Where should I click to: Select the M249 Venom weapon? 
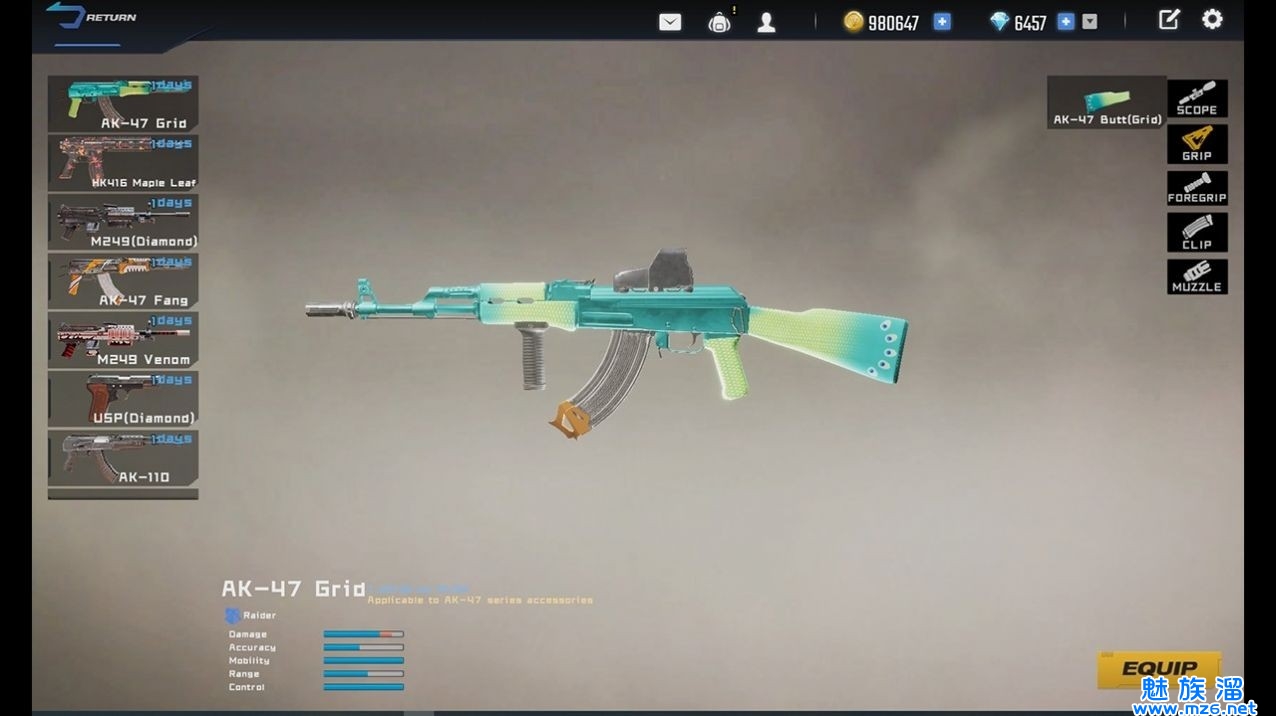(x=123, y=340)
